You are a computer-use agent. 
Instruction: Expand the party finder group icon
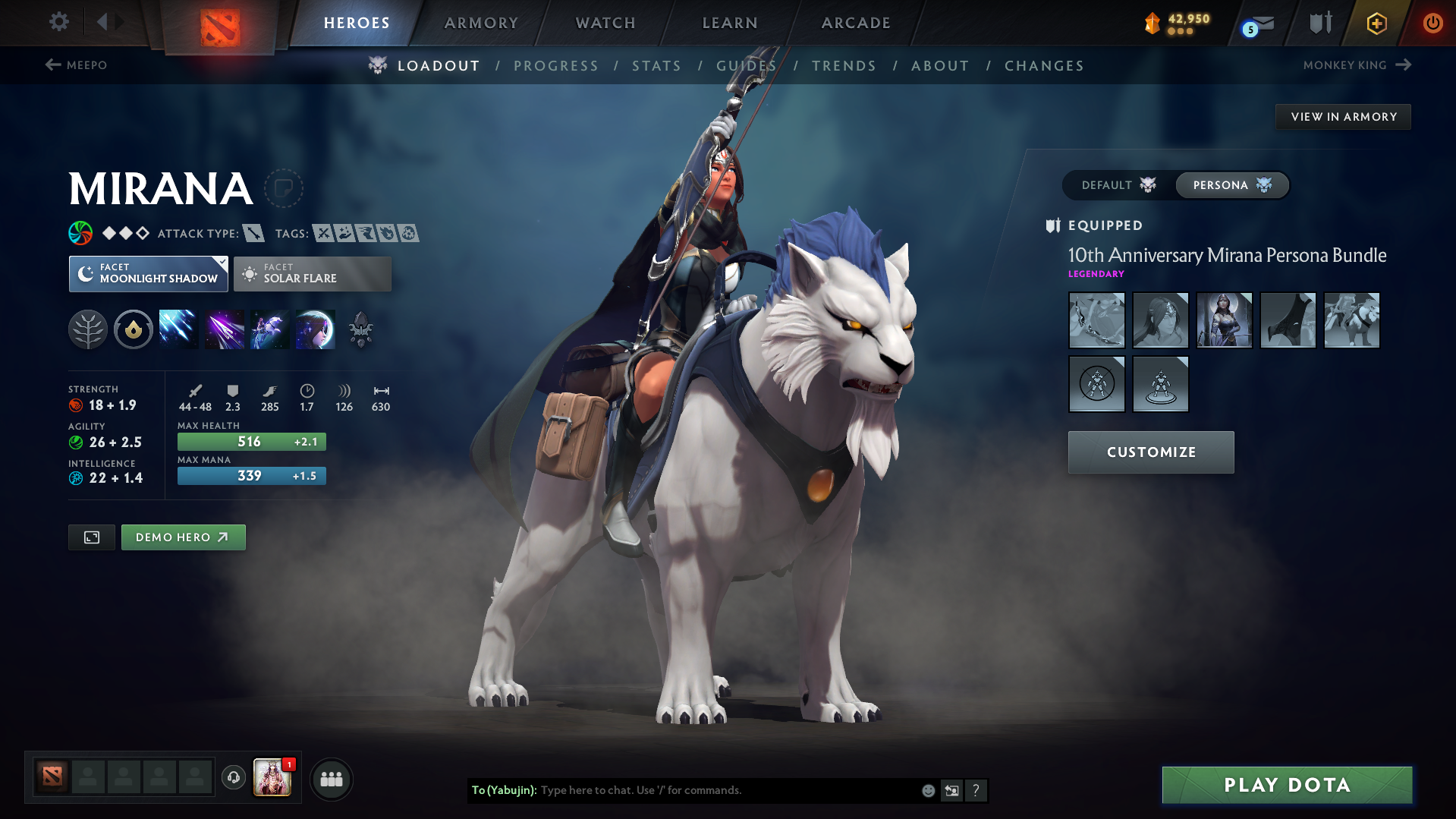tap(332, 779)
